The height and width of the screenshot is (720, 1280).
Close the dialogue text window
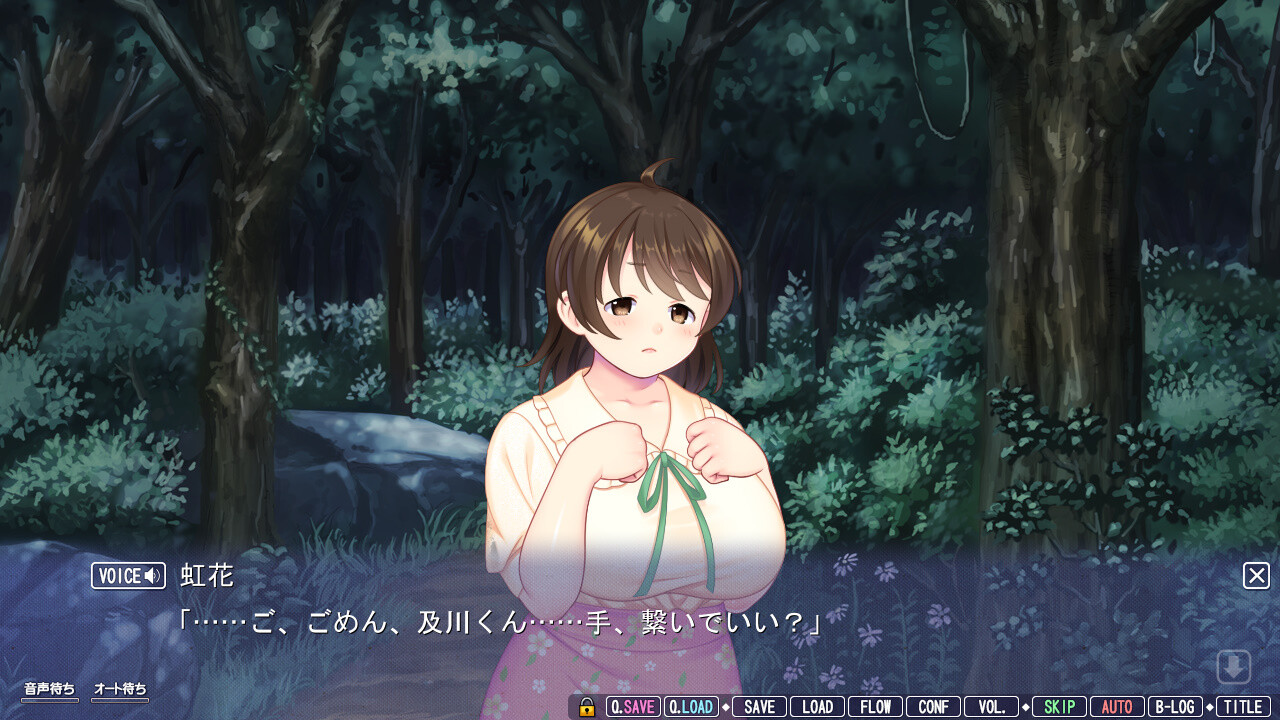coord(1256,575)
